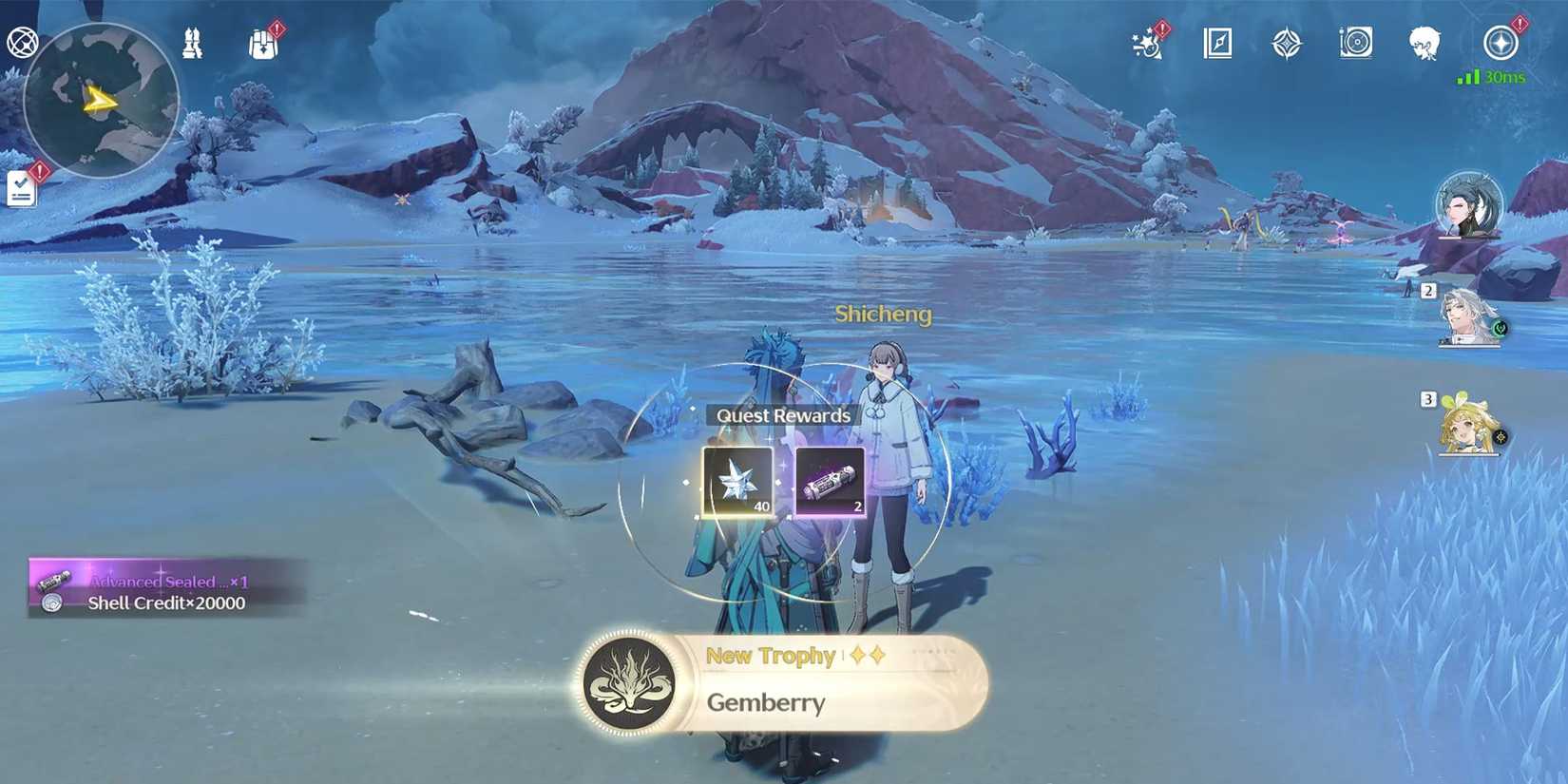
Task: Open the Guidebook compass icon
Action: pos(1218,43)
